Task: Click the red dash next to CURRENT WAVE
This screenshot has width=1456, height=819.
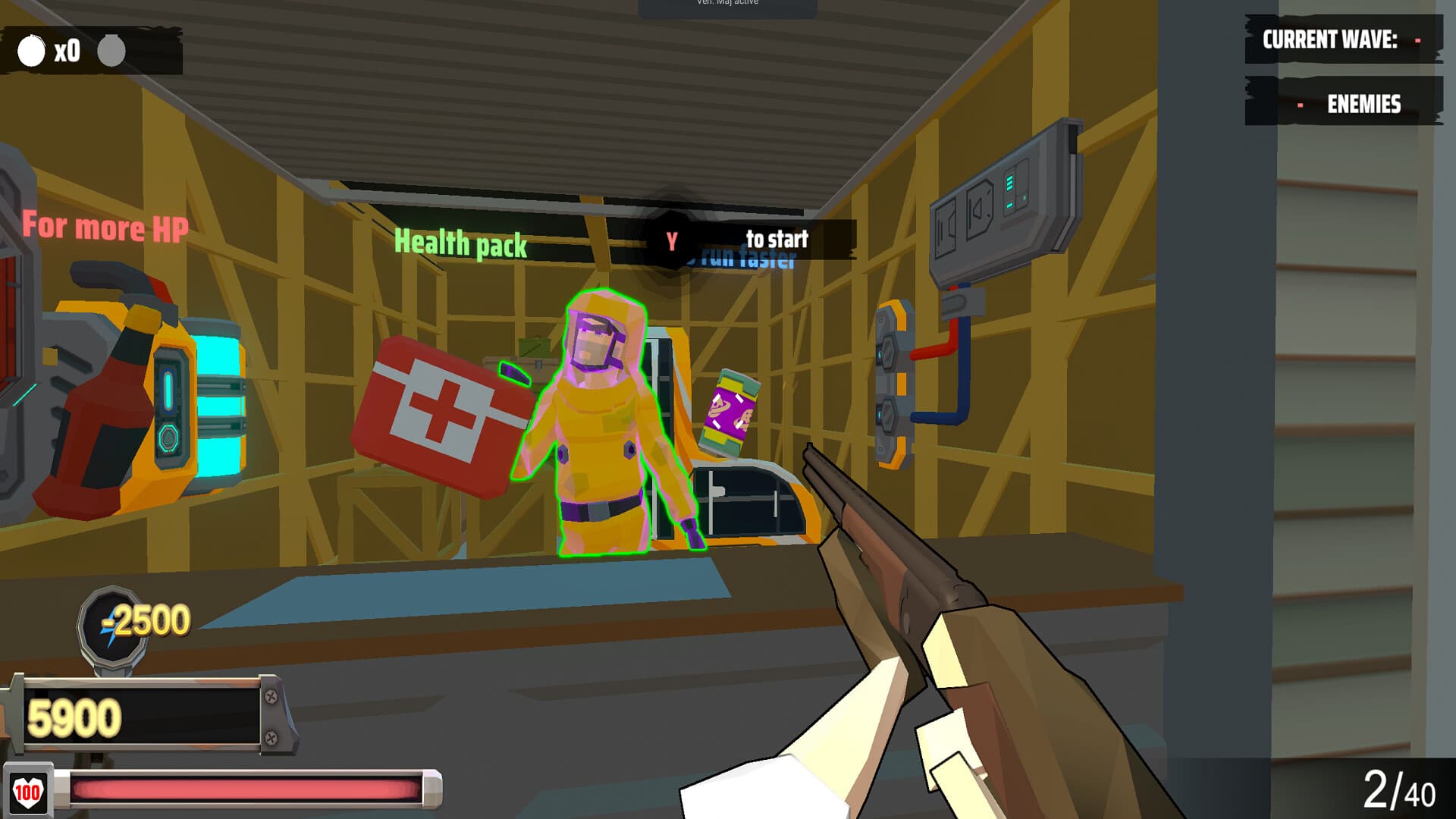Action: tap(1417, 40)
